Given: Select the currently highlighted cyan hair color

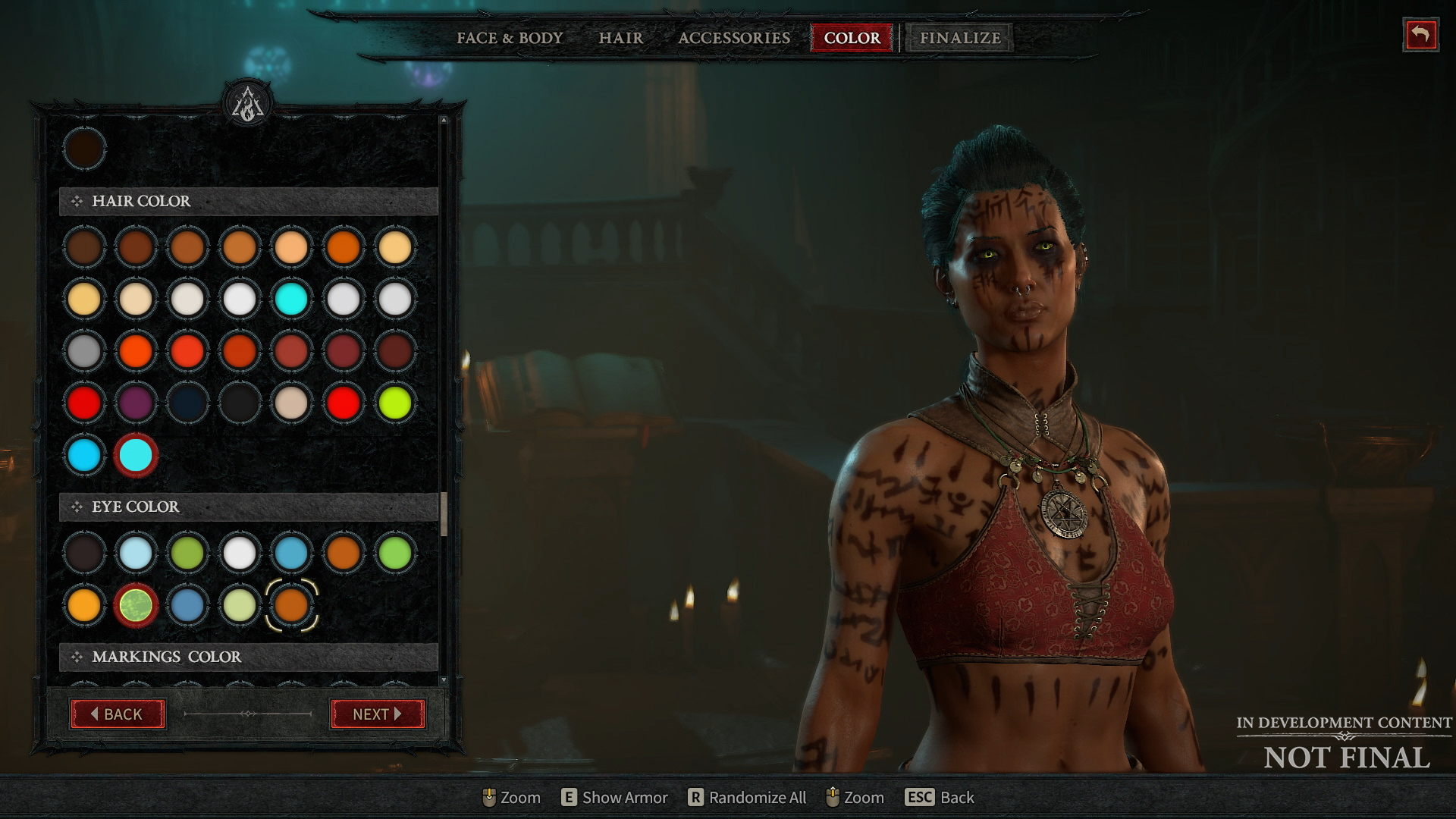Looking at the screenshot, I should (x=136, y=455).
